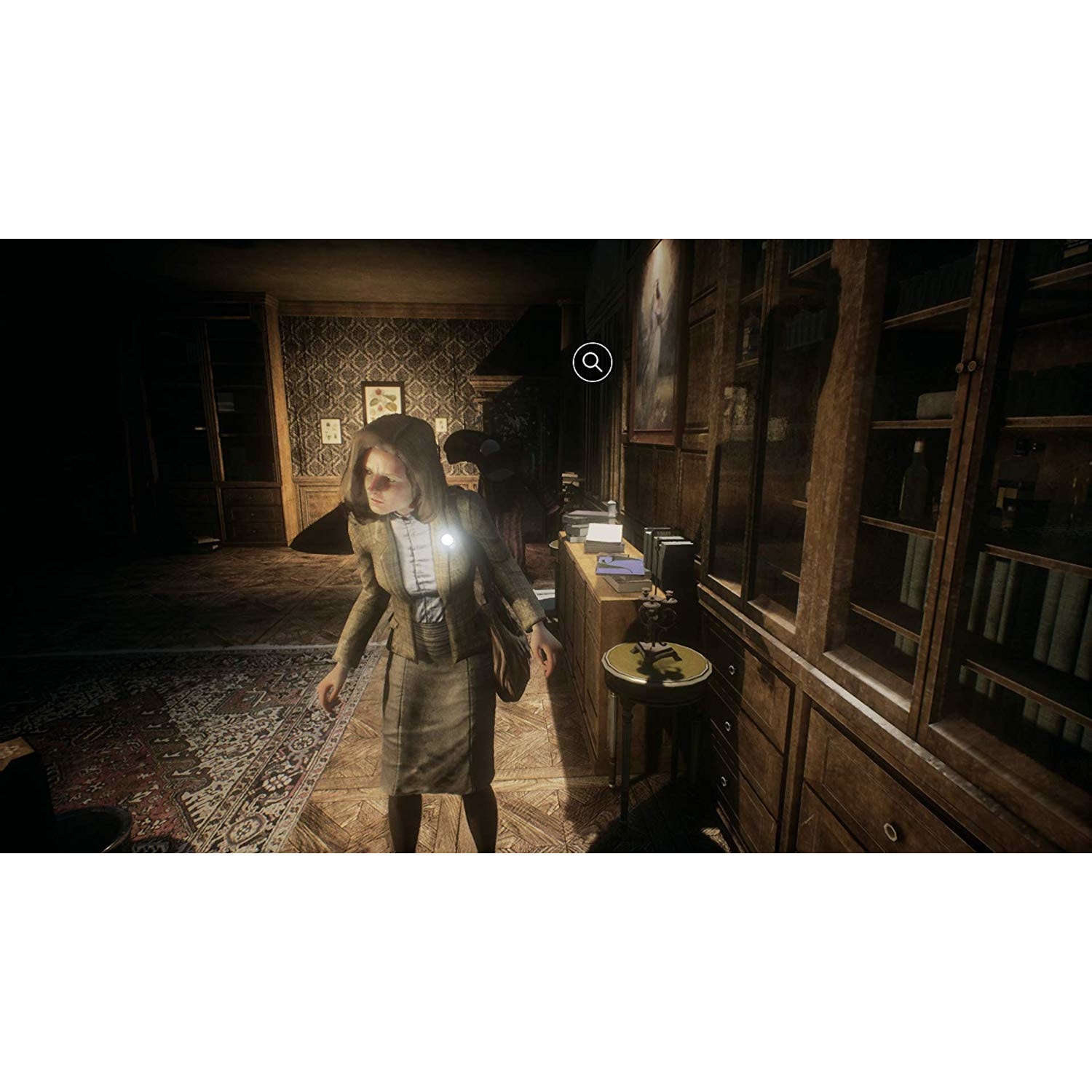Select the purple book on the desk
This screenshot has height=1092, width=1092.
coord(619,566)
